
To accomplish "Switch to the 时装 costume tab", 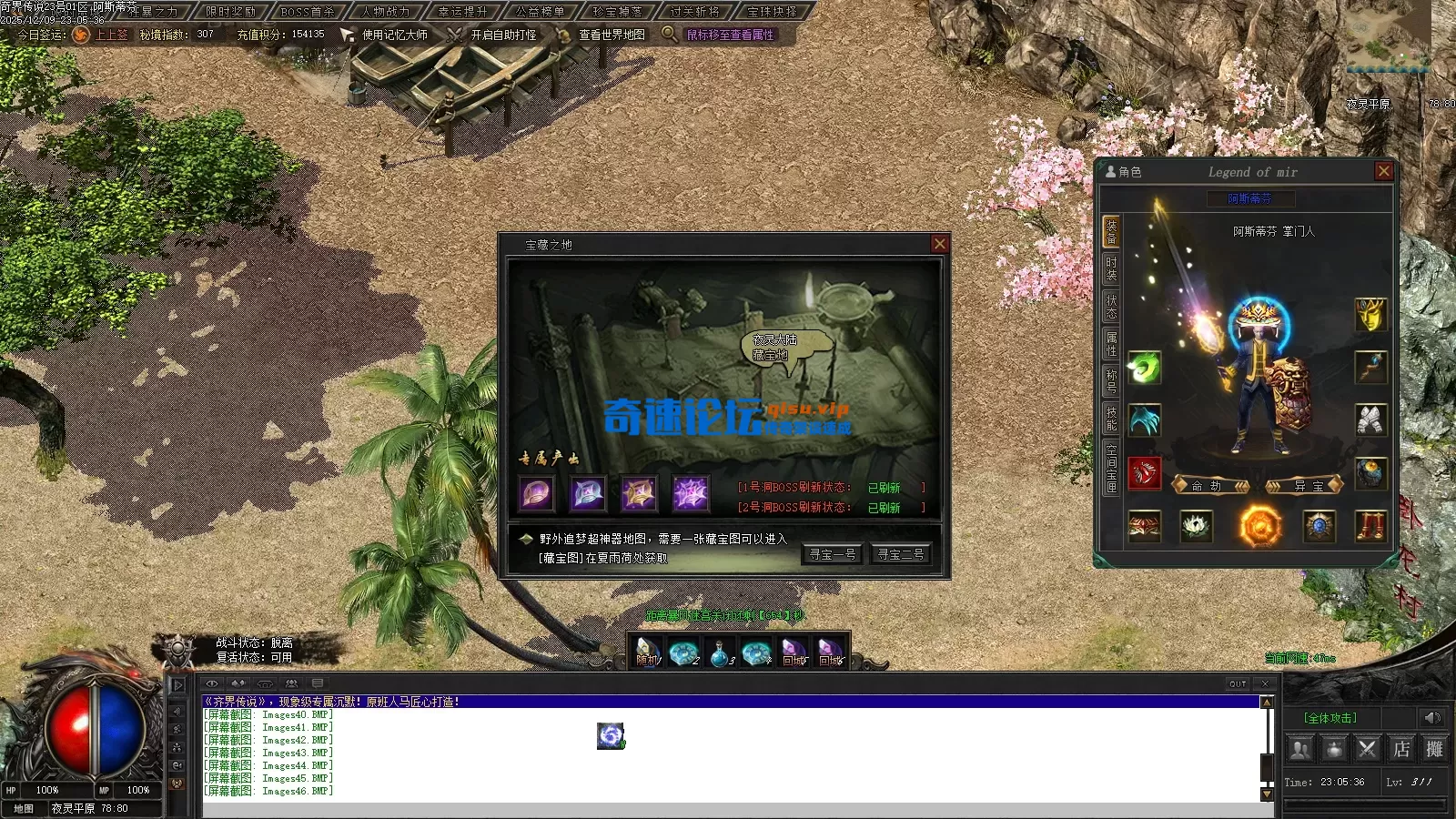I will [x=1111, y=268].
